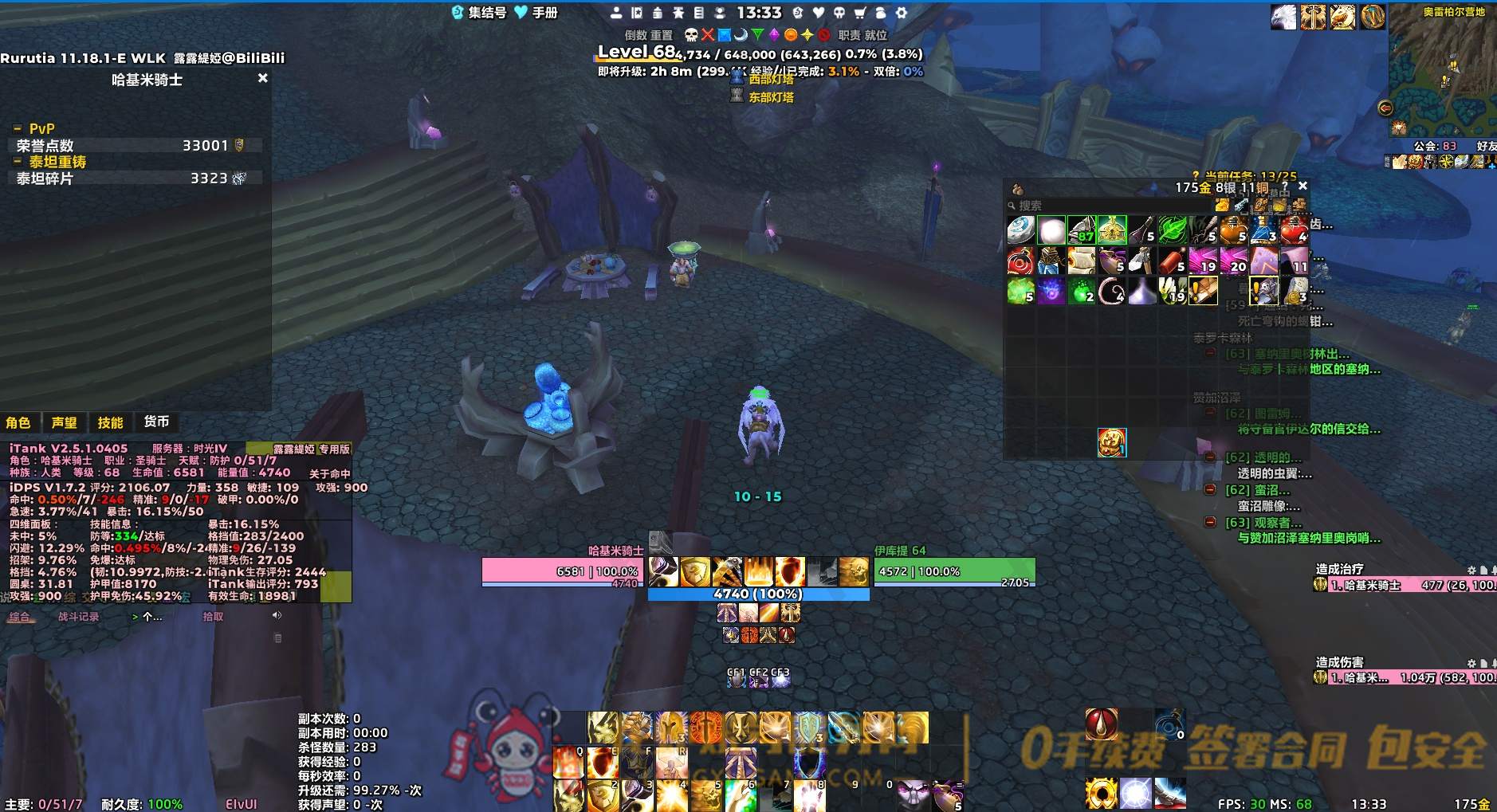The width and height of the screenshot is (1497, 812).
Task: Select the 技能 skills tab
Action: click(110, 422)
